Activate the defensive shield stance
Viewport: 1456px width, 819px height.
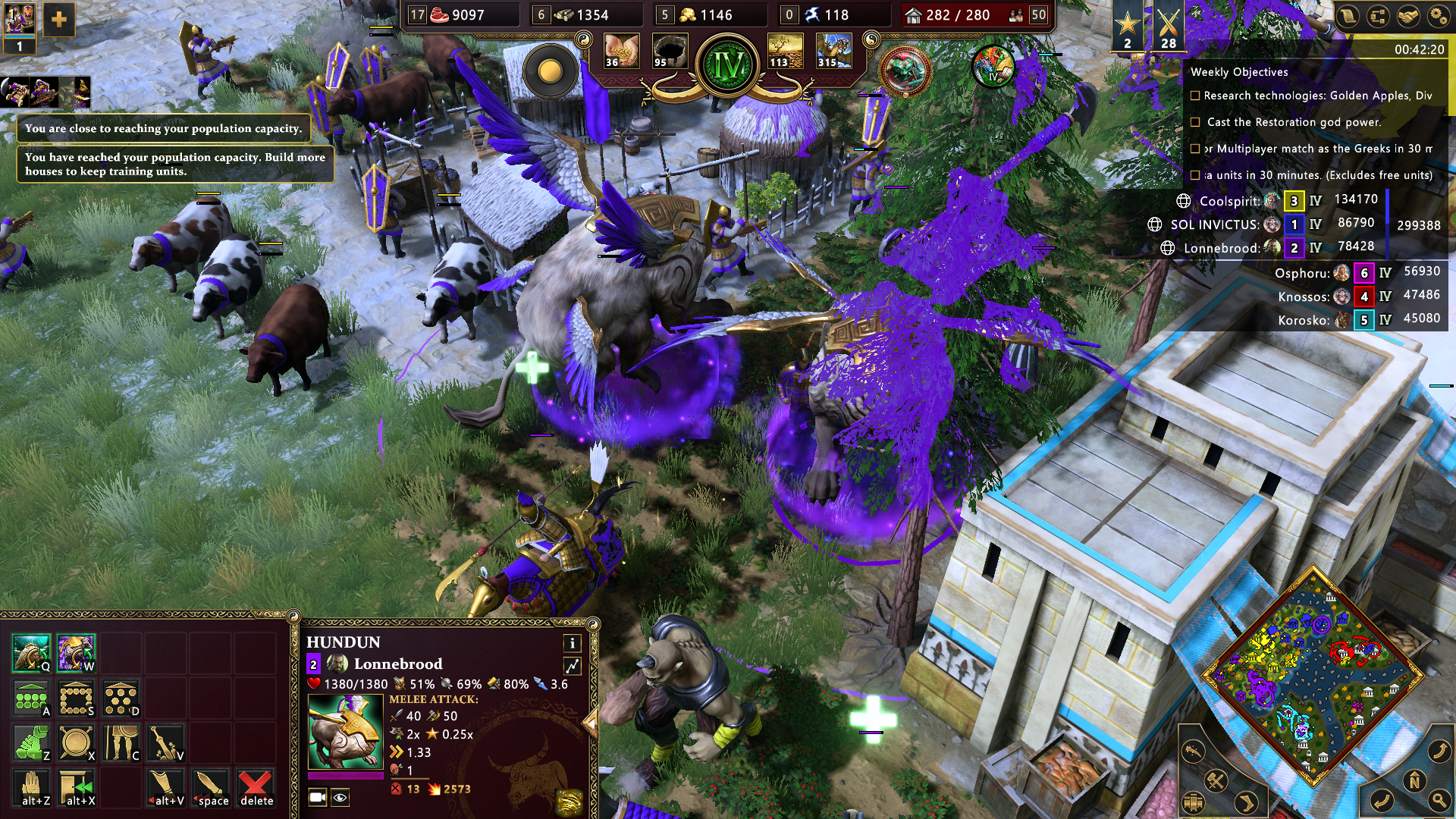pos(77,743)
